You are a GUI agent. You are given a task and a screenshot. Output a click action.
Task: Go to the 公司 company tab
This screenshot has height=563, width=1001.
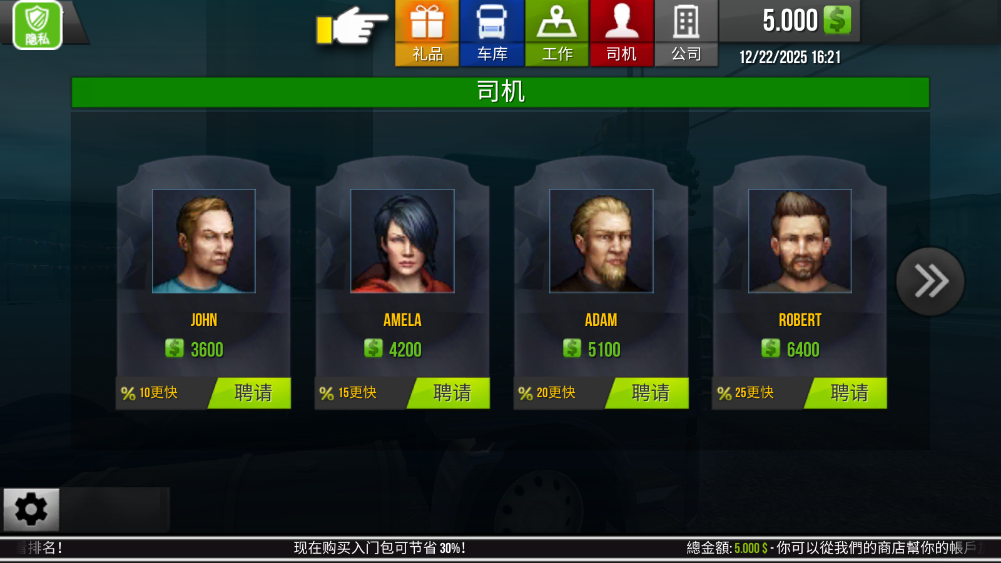(x=686, y=32)
